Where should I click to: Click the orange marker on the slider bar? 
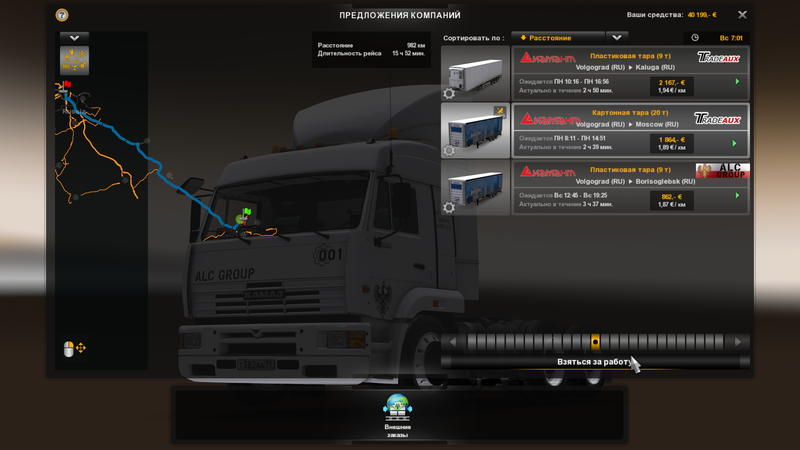pyautogui.click(x=595, y=342)
